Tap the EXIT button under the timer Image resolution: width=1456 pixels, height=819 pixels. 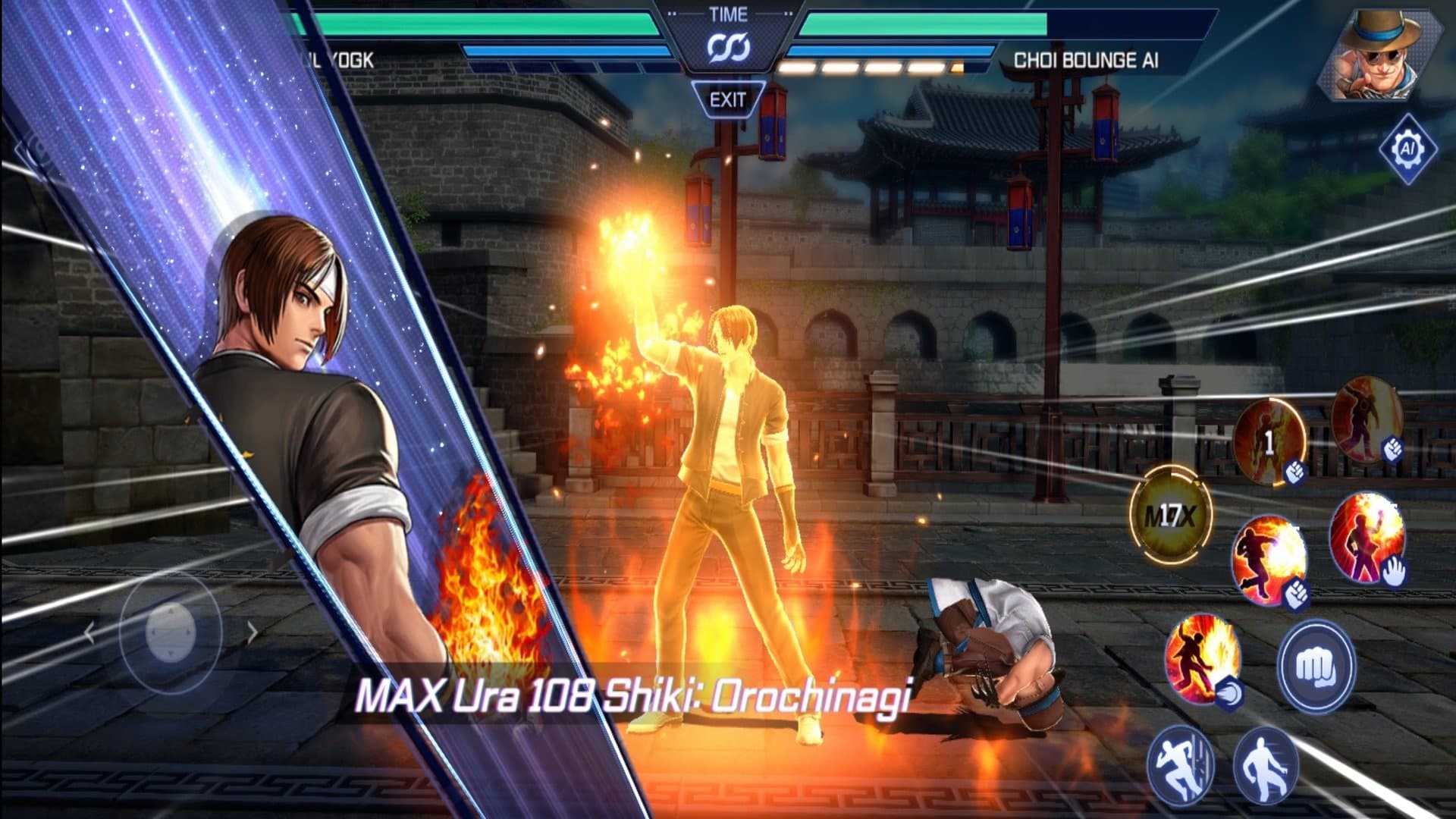pos(727,99)
